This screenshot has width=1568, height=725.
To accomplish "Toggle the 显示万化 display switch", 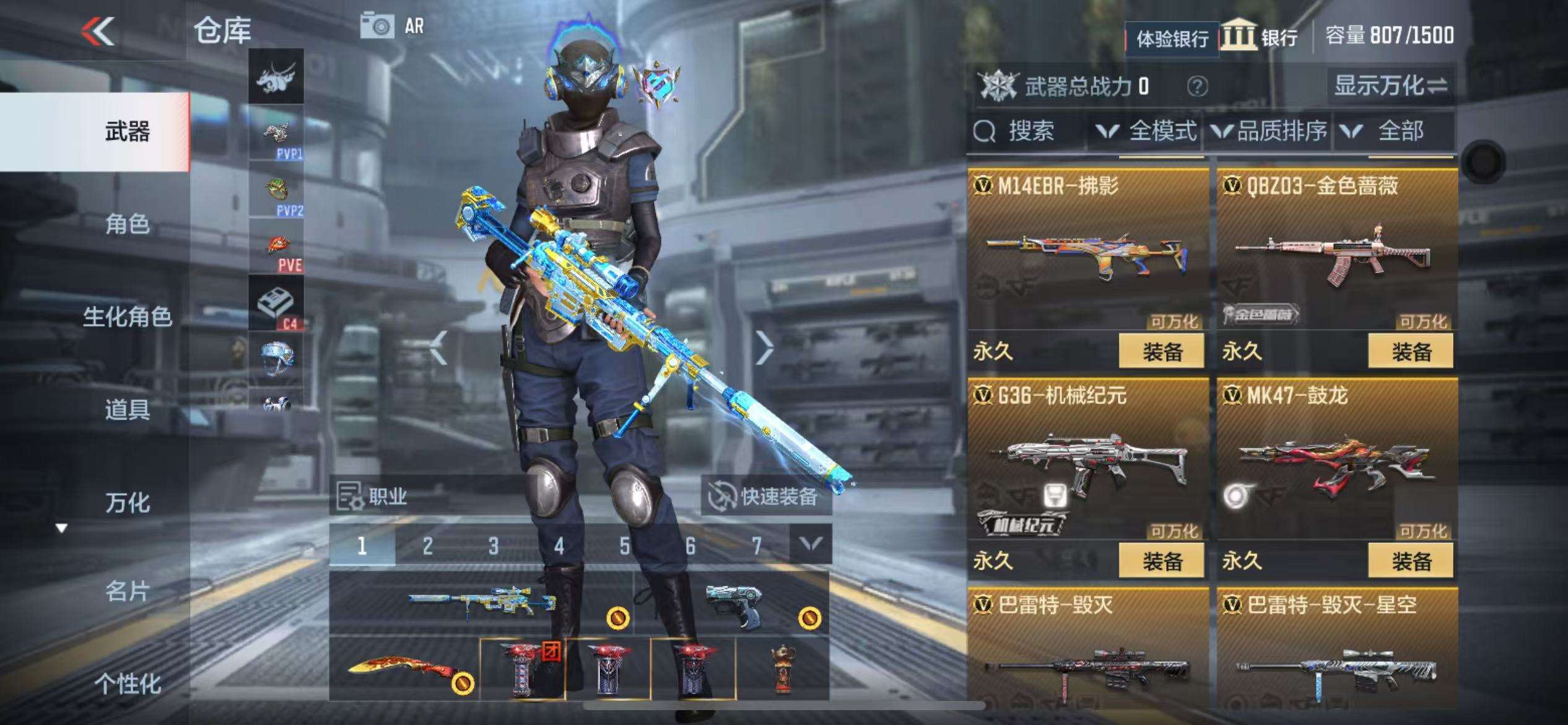I will [x=1390, y=86].
